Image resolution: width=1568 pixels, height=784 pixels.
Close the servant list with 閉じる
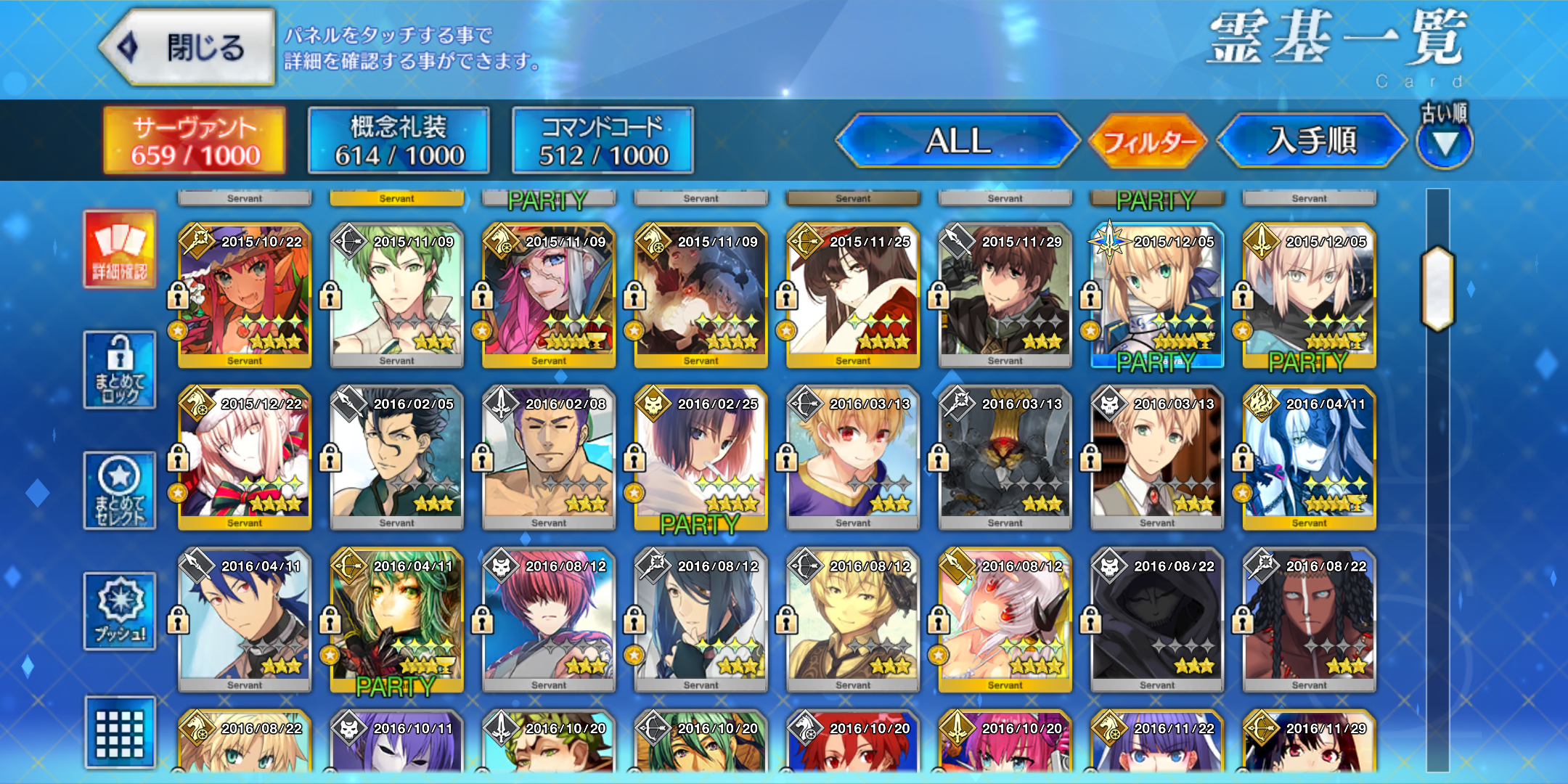(187, 48)
